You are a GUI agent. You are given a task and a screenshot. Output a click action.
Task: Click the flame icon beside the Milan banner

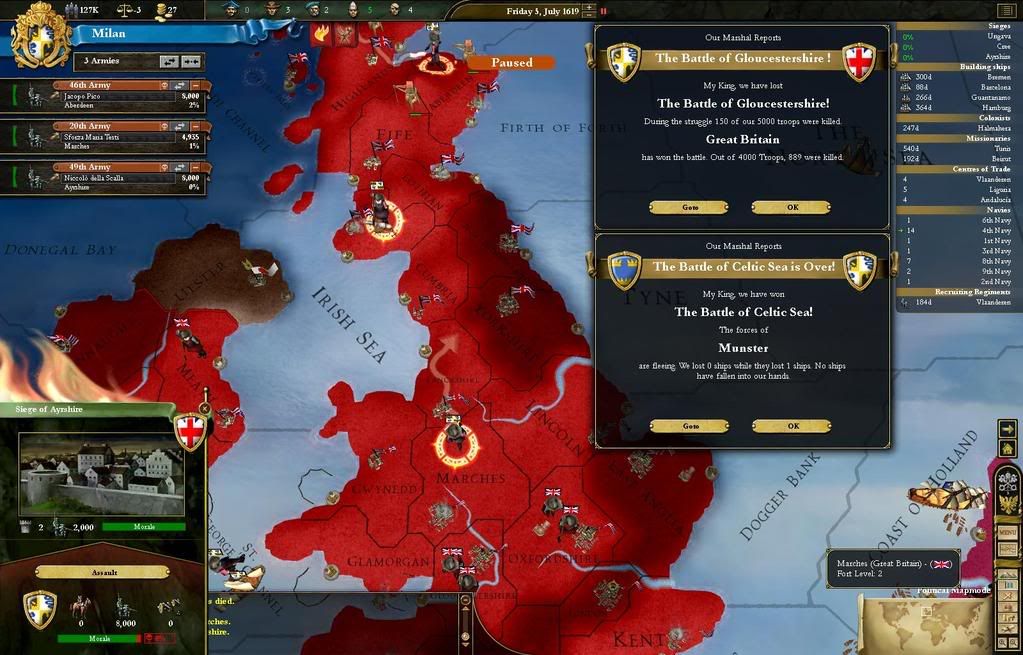coord(322,33)
